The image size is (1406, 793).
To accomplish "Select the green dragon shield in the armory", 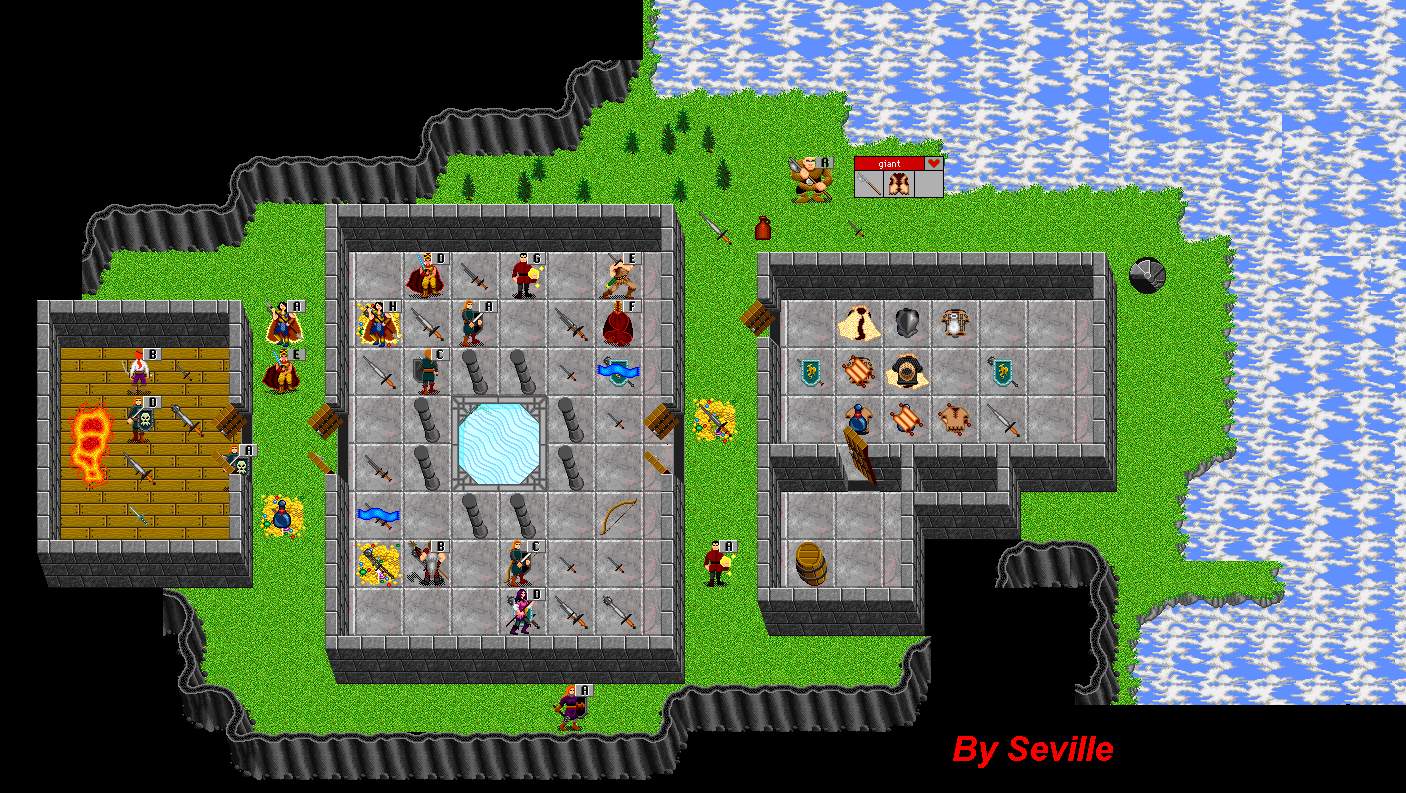I will [x=810, y=371].
